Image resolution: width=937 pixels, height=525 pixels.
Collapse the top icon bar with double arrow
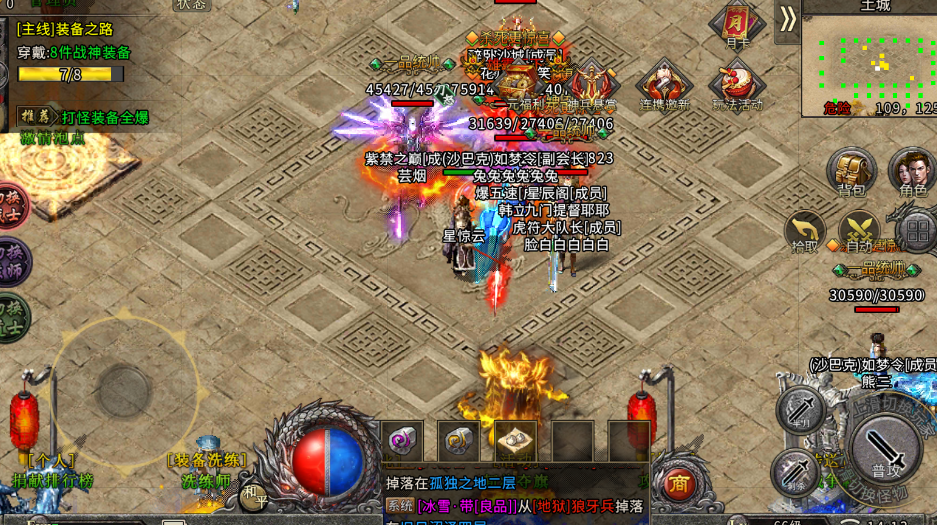[788, 19]
